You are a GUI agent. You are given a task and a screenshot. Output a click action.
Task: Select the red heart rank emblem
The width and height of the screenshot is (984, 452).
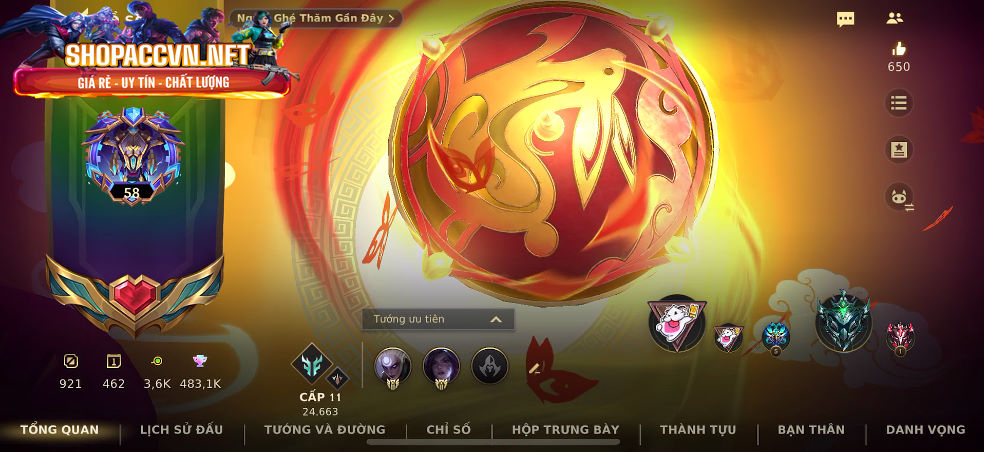(x=135, y=297)
